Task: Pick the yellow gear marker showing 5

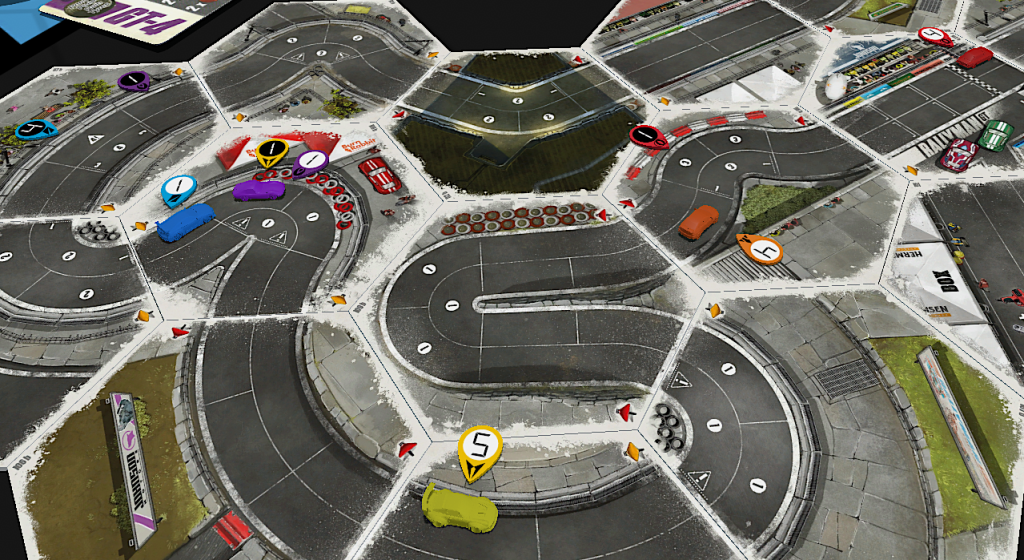Action: click(x=480, y=445)
